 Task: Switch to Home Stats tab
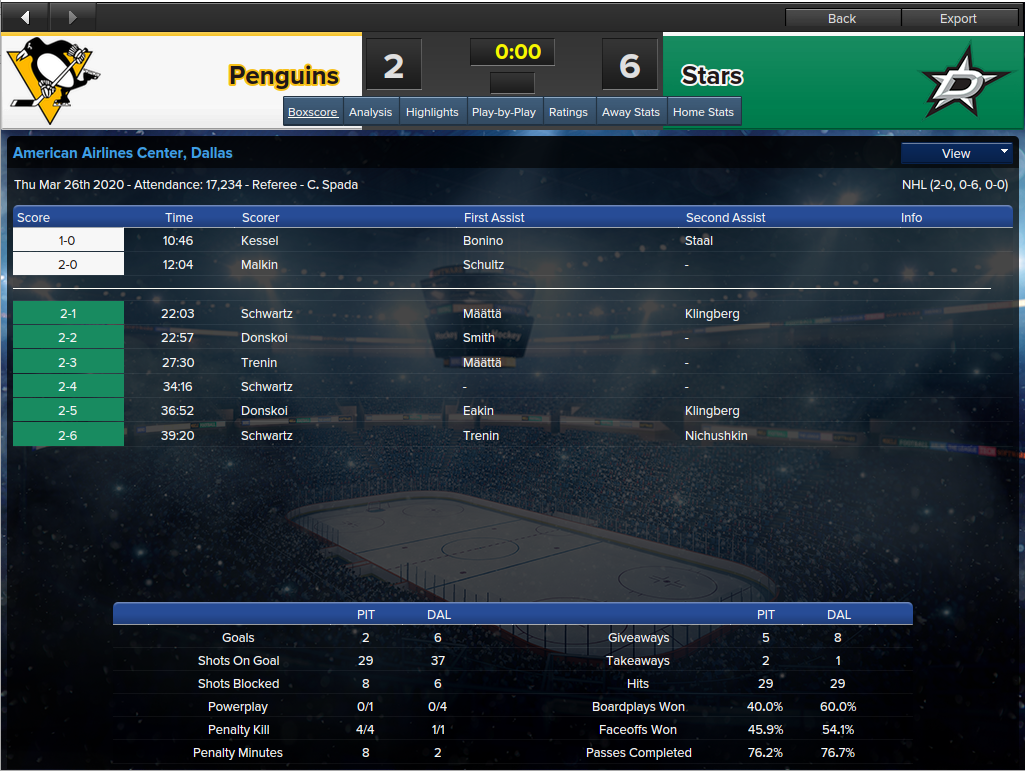pyautogui.click(x=703, y=112)
